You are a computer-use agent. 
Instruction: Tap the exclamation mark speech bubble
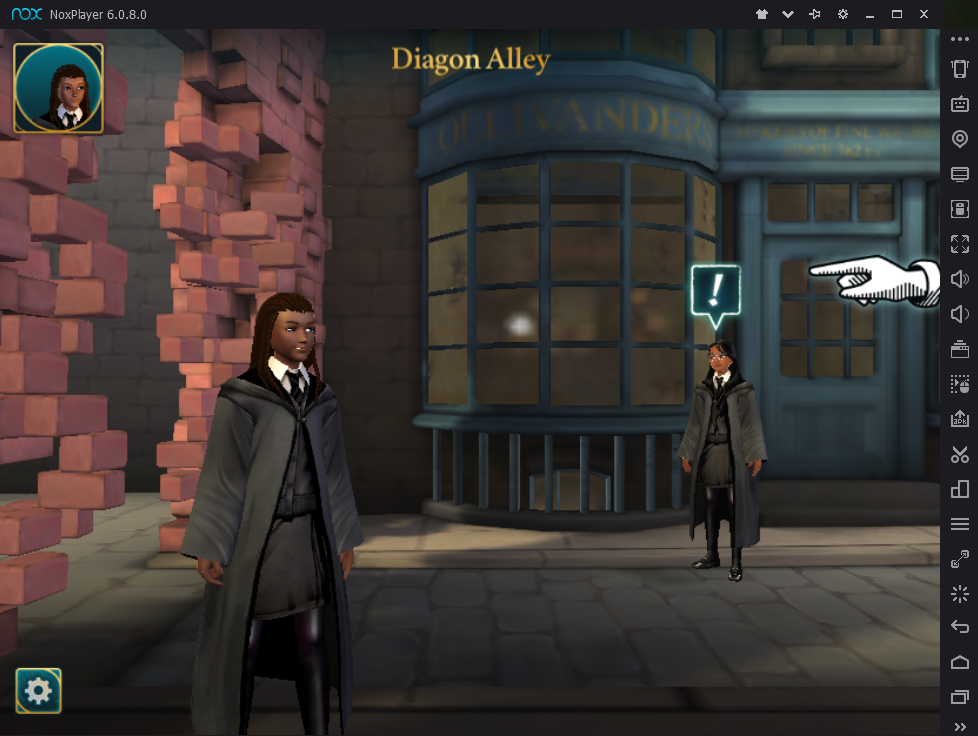715,293
